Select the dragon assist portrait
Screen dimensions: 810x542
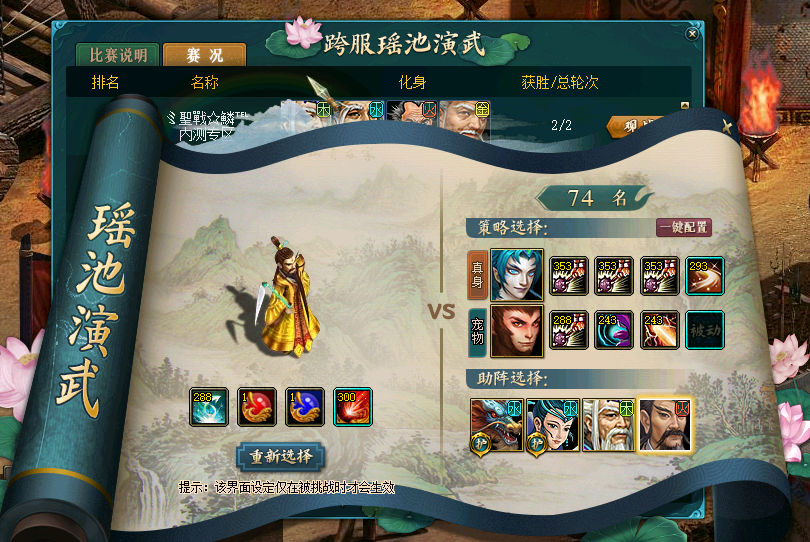(x=497, y=425)
